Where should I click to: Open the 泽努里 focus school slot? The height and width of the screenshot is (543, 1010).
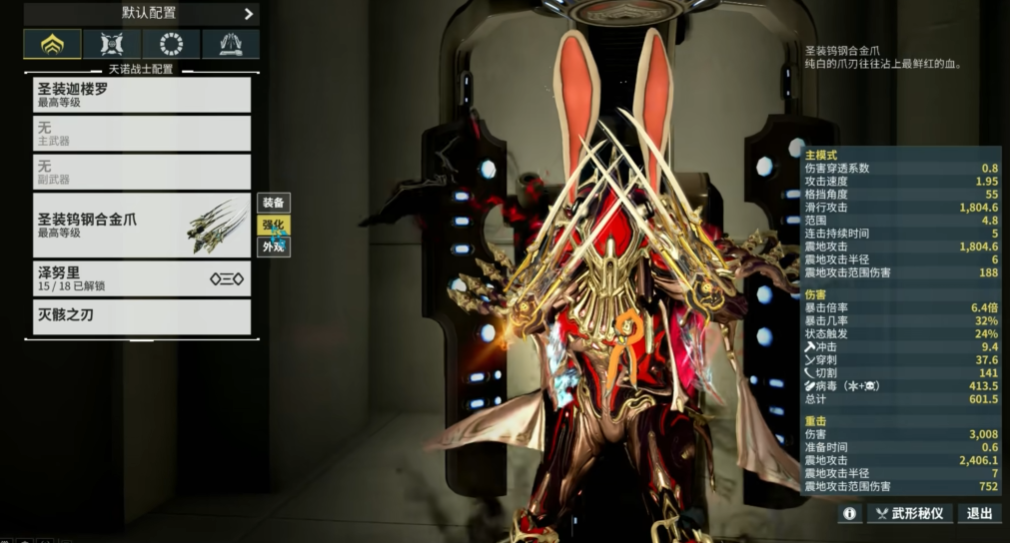point(141,279)
